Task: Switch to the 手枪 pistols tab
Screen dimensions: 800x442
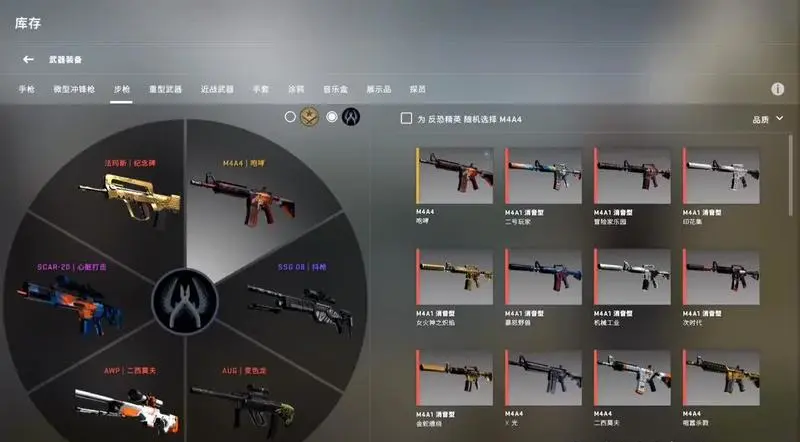Action: click(x=27, y=89)
